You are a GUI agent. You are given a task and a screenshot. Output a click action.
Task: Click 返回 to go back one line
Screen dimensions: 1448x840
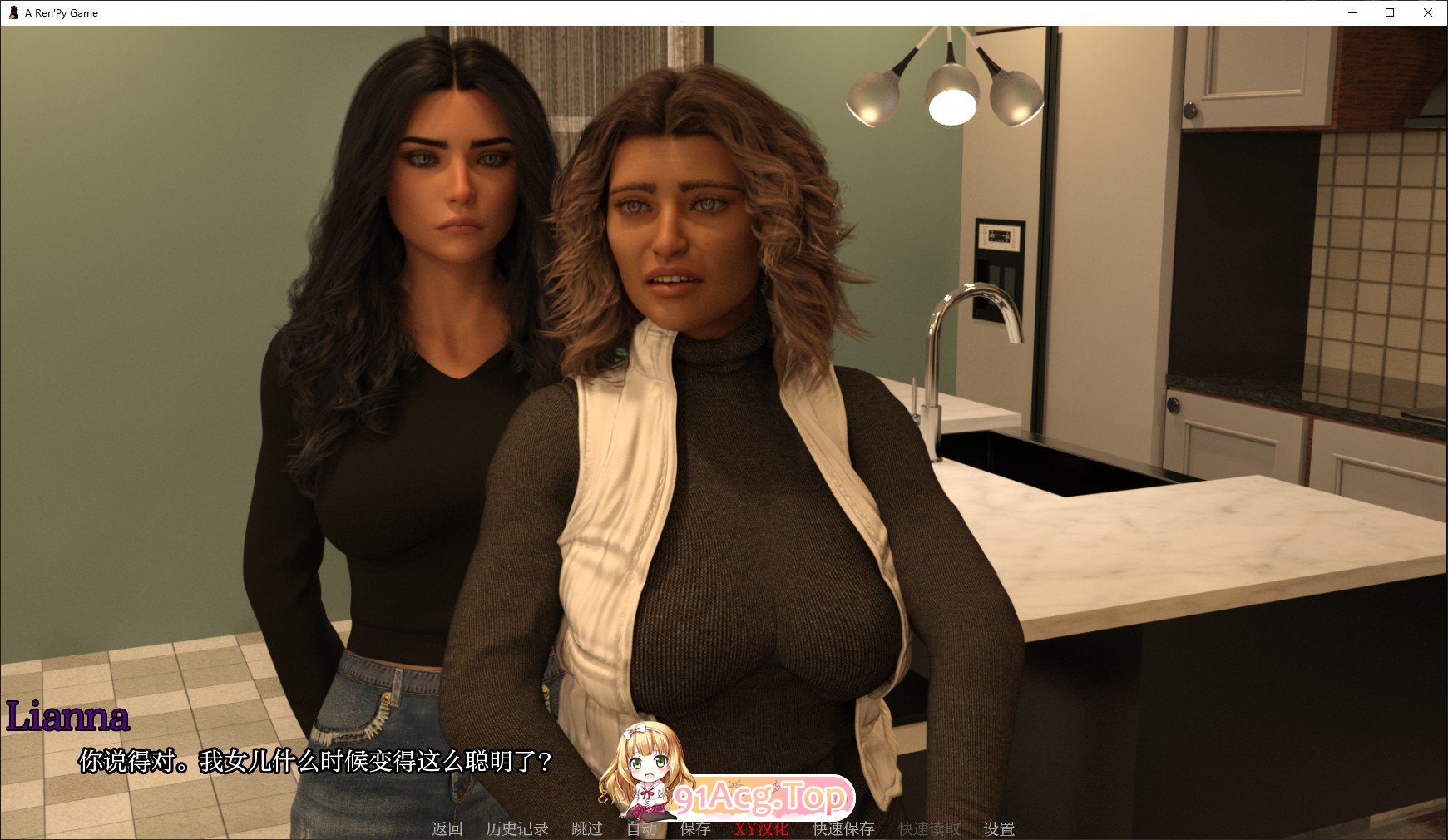tap(447, 829)
